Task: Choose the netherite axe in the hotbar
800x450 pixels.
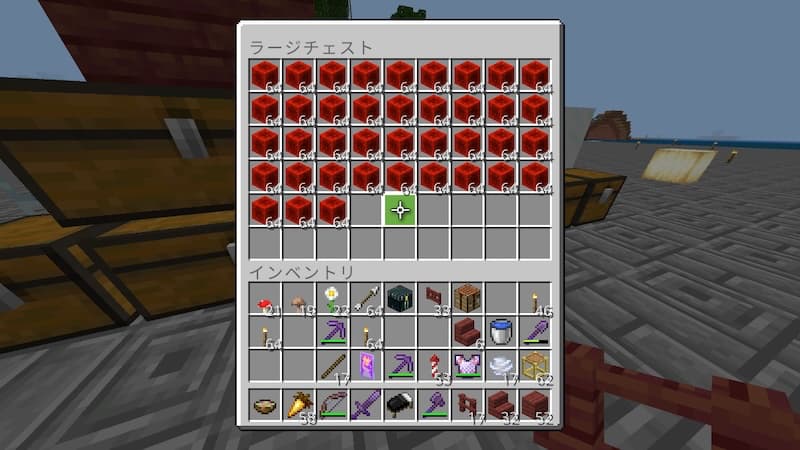Action: (434, 405)
